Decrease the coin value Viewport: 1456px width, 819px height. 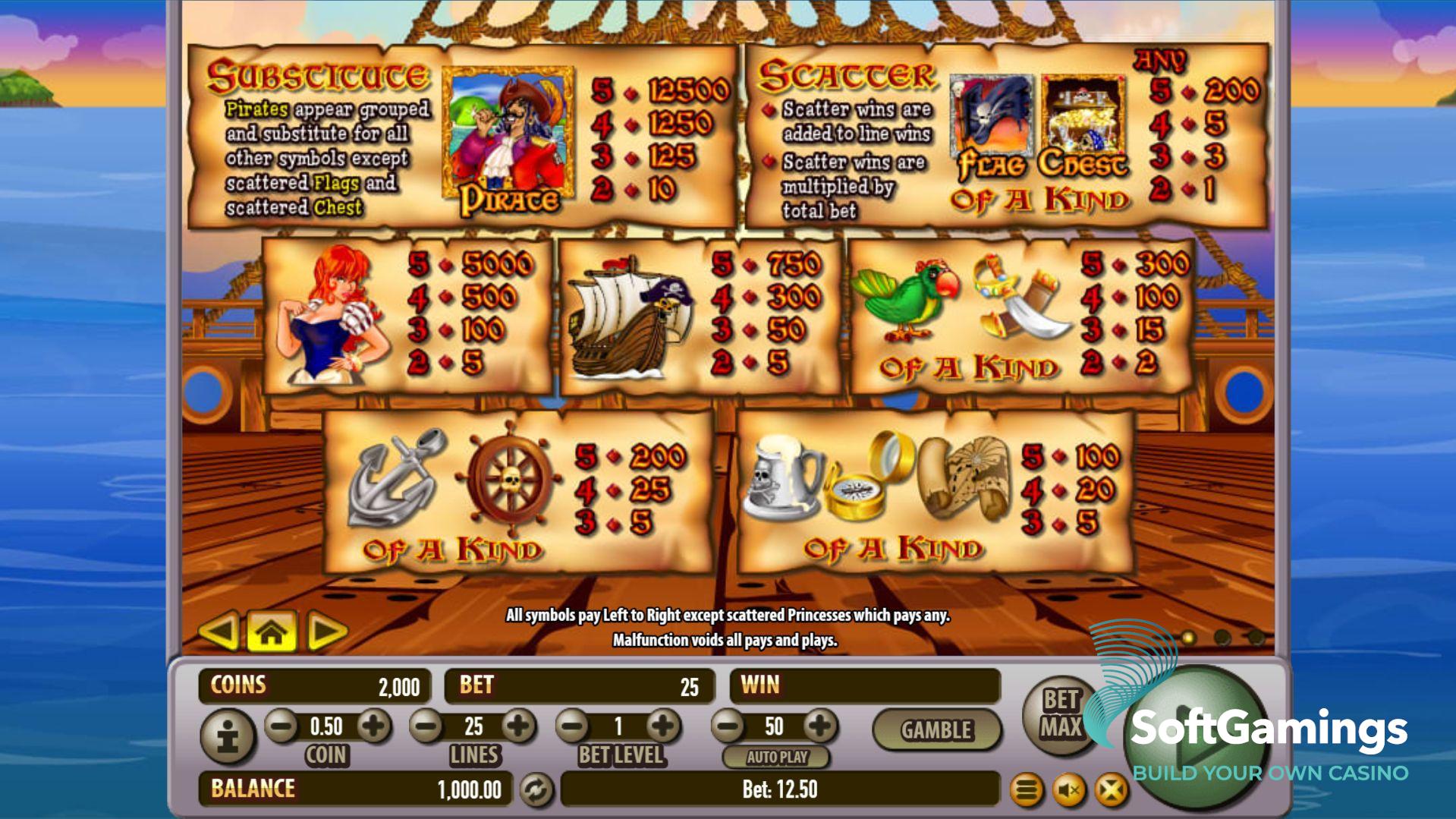[282, 727]
